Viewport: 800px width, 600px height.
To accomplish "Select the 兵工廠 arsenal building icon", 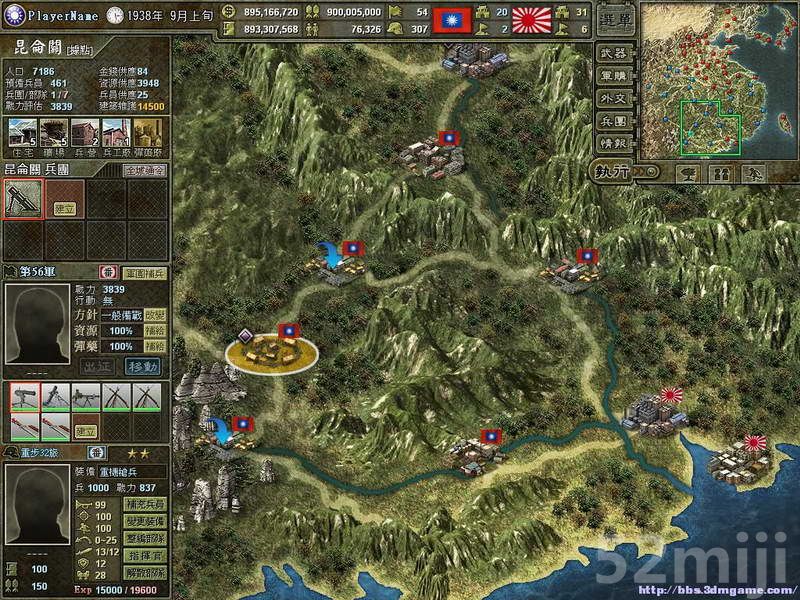I will [115, 133].
